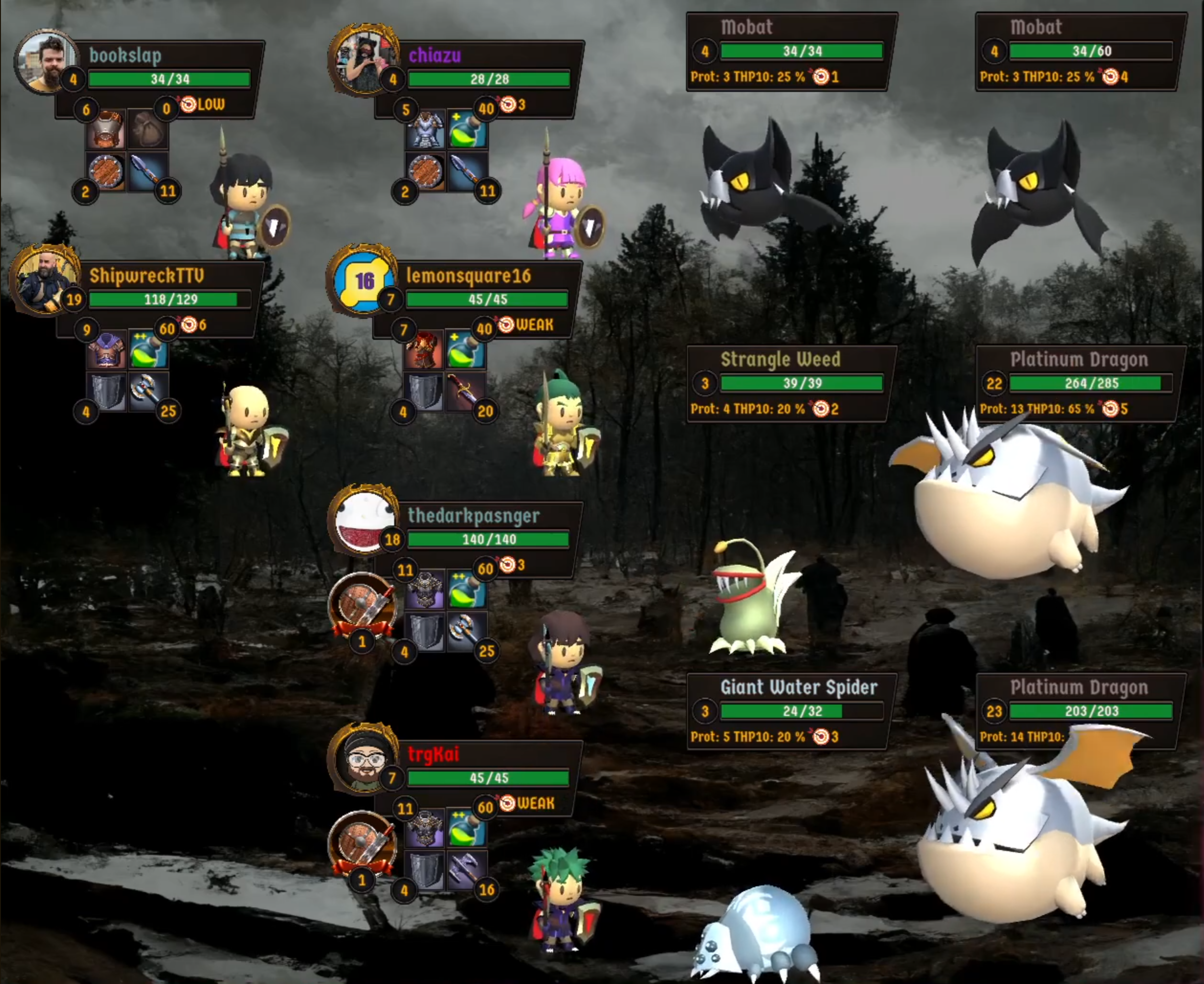Inspect lemonsquare16's red armor slot

coord(424,351)
